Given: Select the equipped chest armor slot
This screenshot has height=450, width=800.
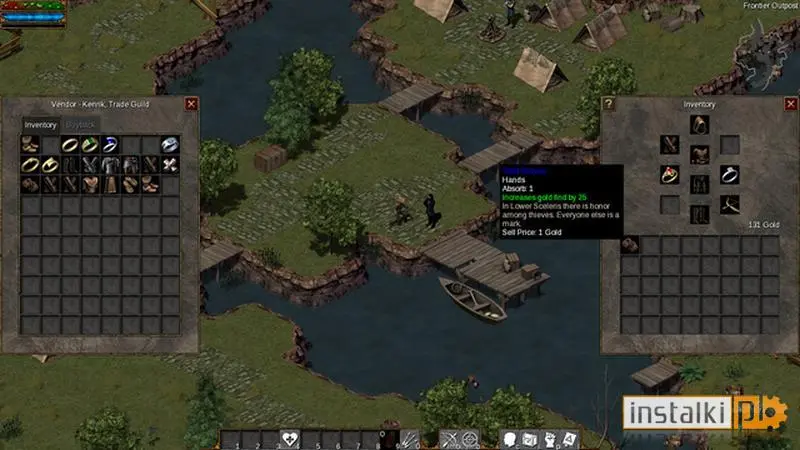Looking at the screenshot, I should point(699,154).
